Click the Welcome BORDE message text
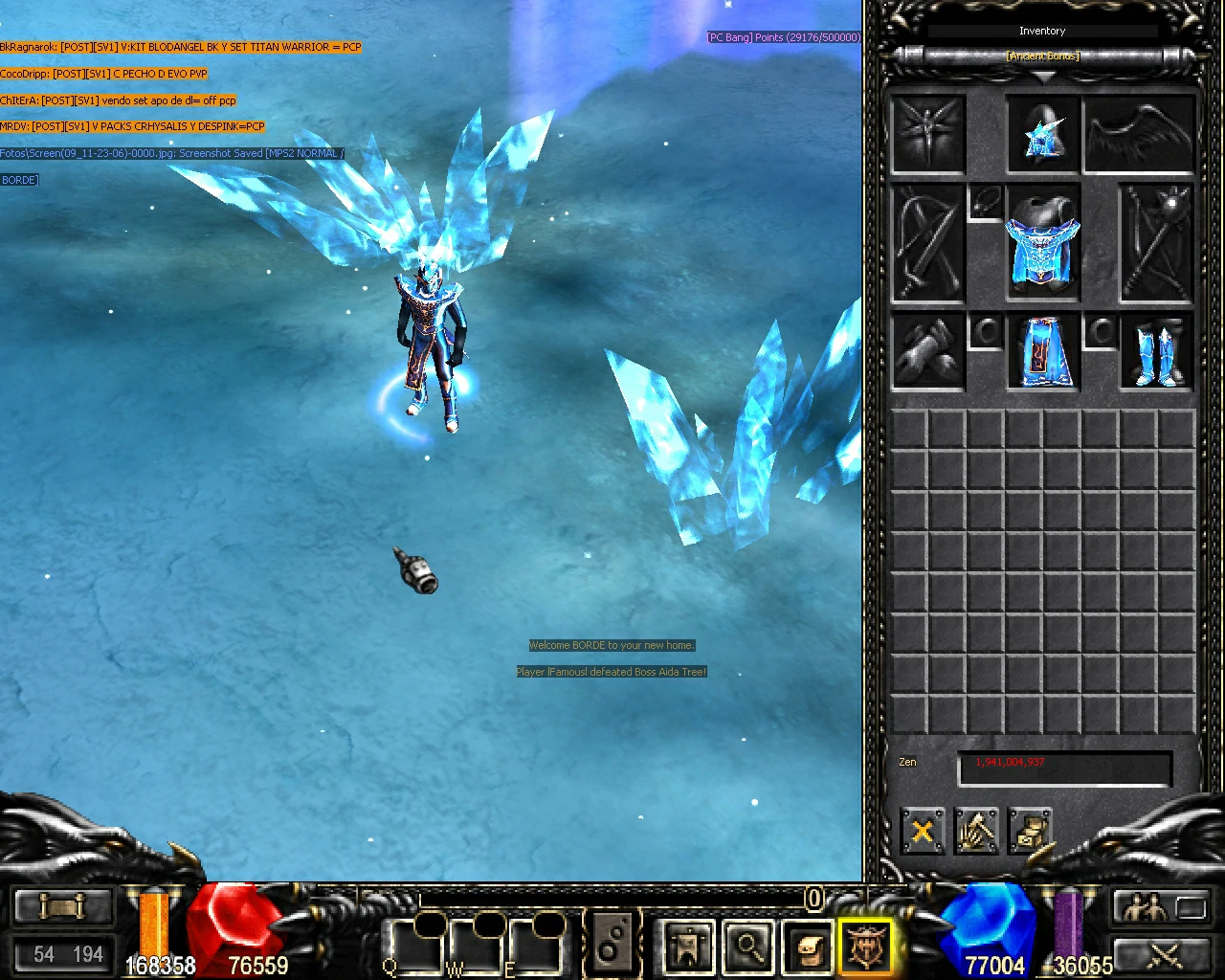 pyautogui.click(x=612, y=645)
